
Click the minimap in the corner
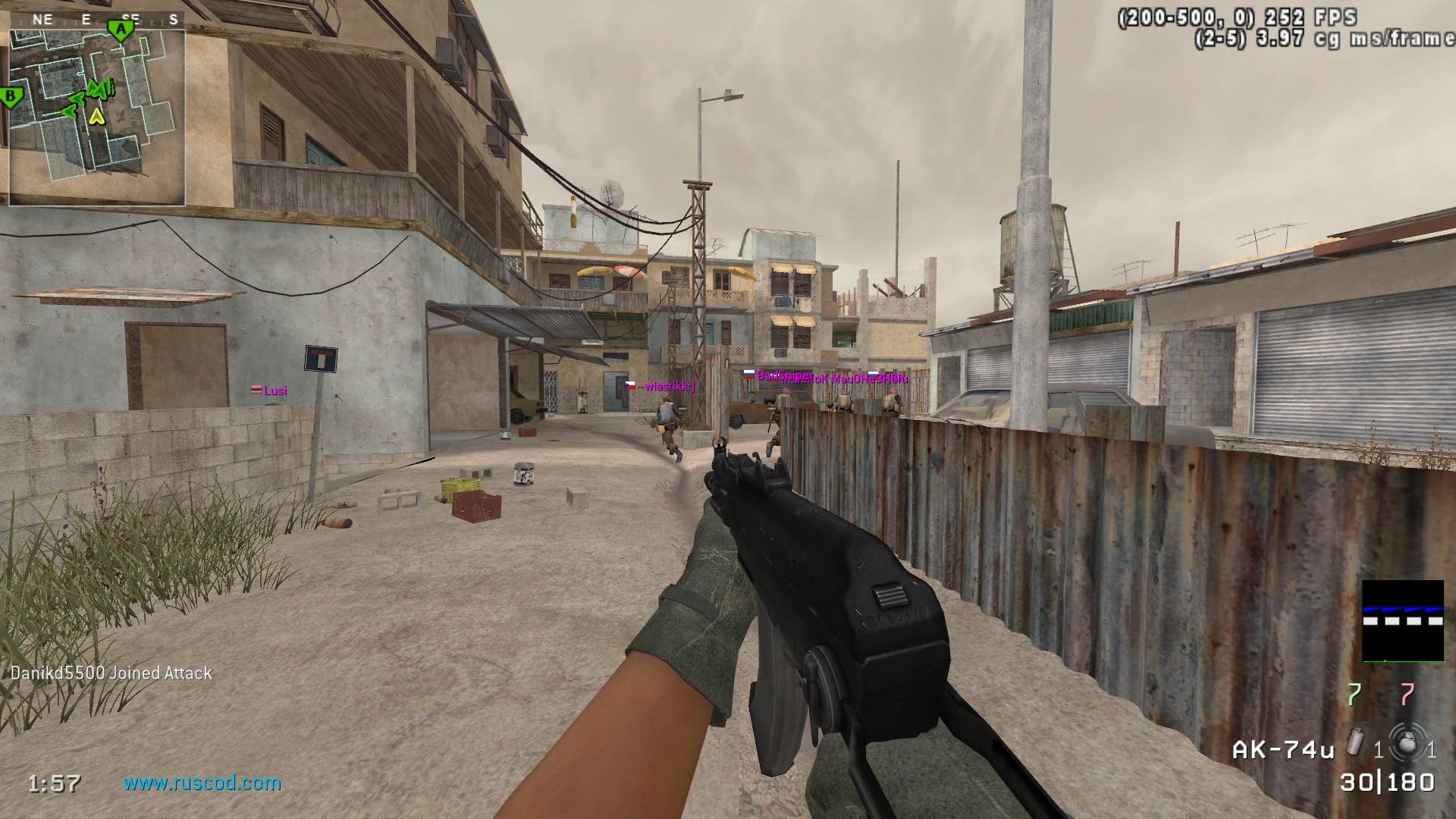pyautogui.click(x=97, y=114)
